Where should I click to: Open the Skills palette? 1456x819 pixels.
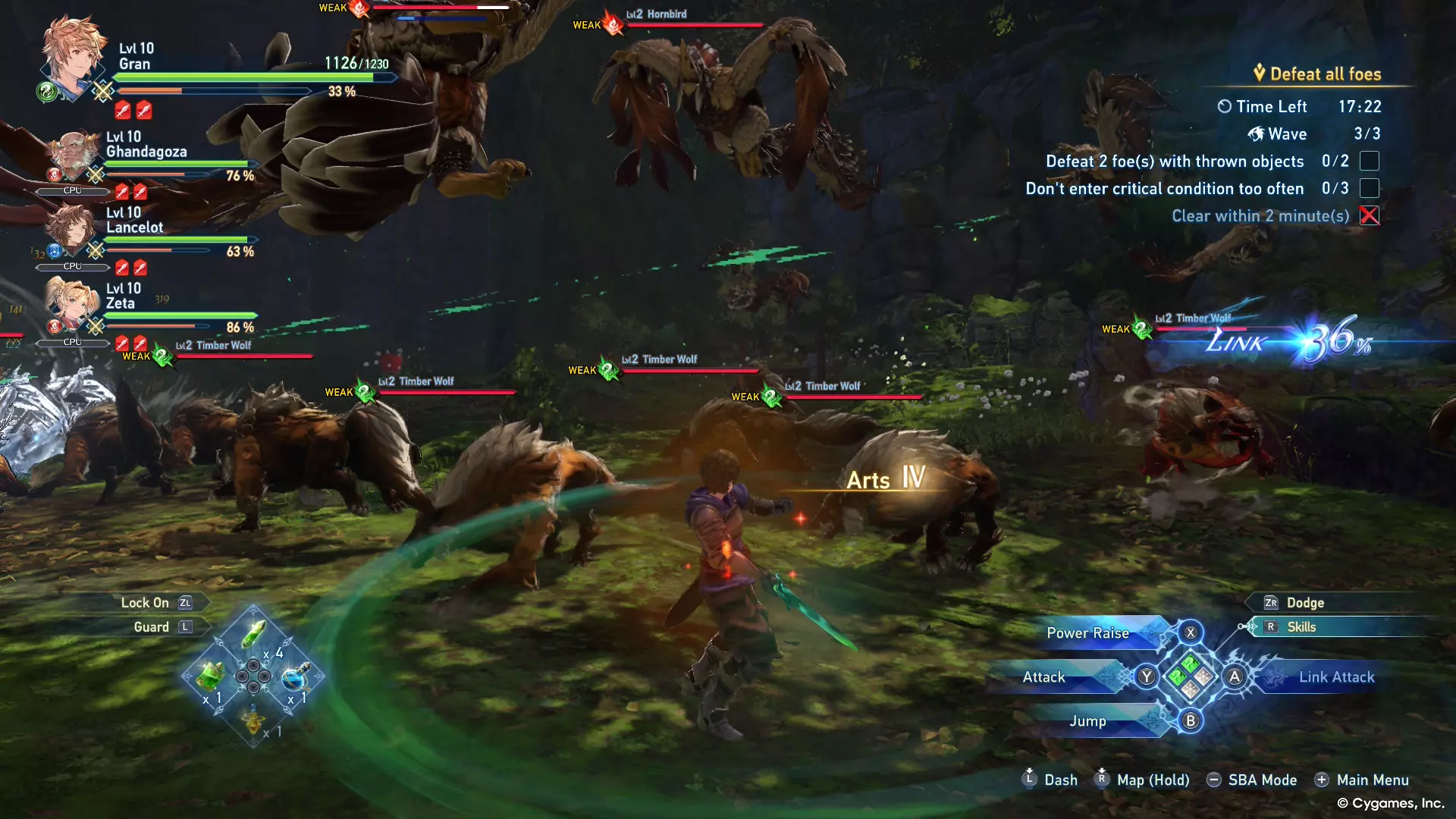(1301, 627)
